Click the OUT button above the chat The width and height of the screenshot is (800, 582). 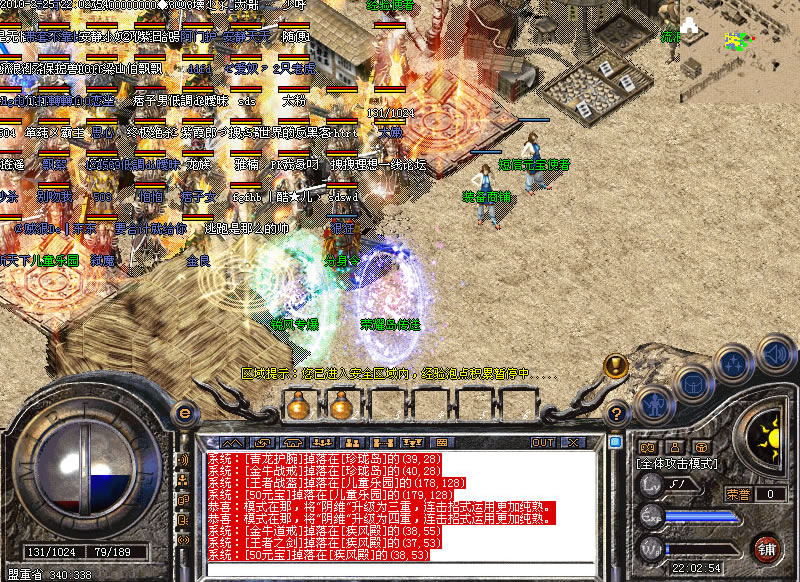[543, 441]
